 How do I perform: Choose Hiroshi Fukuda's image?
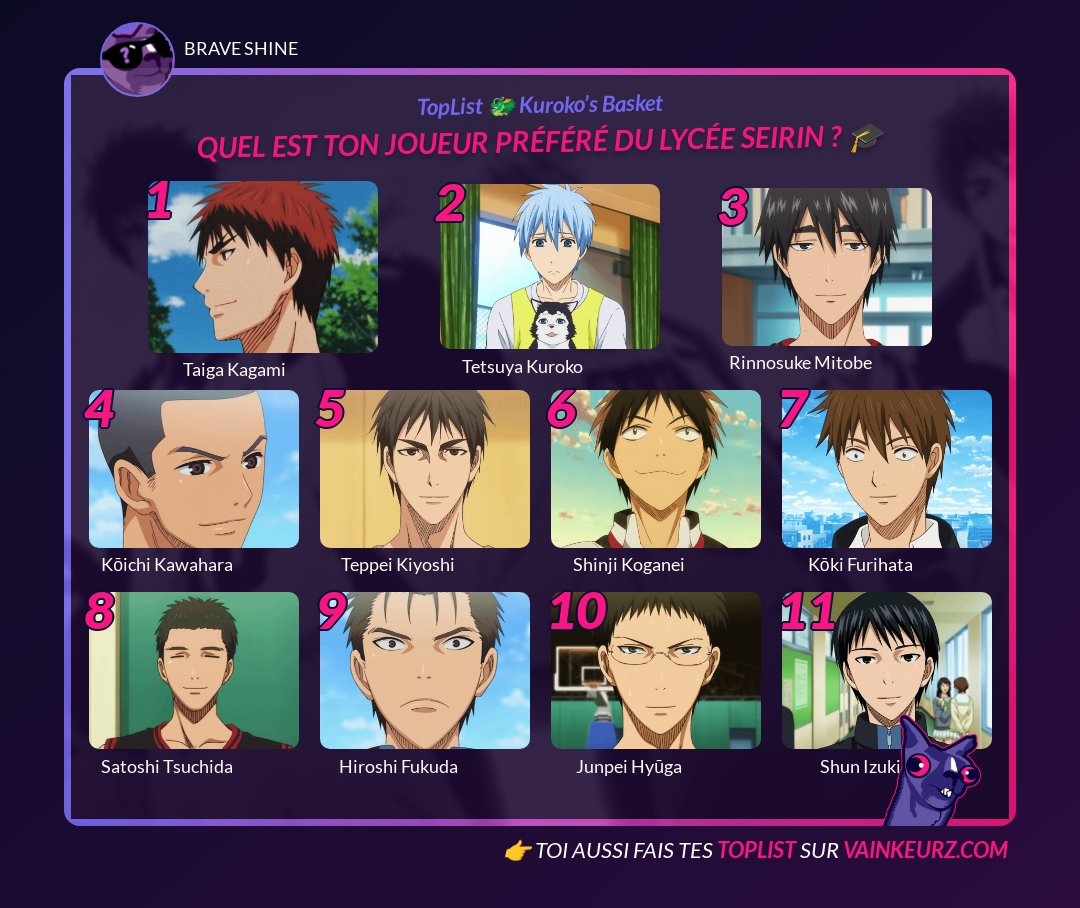[x=425, y=670]
